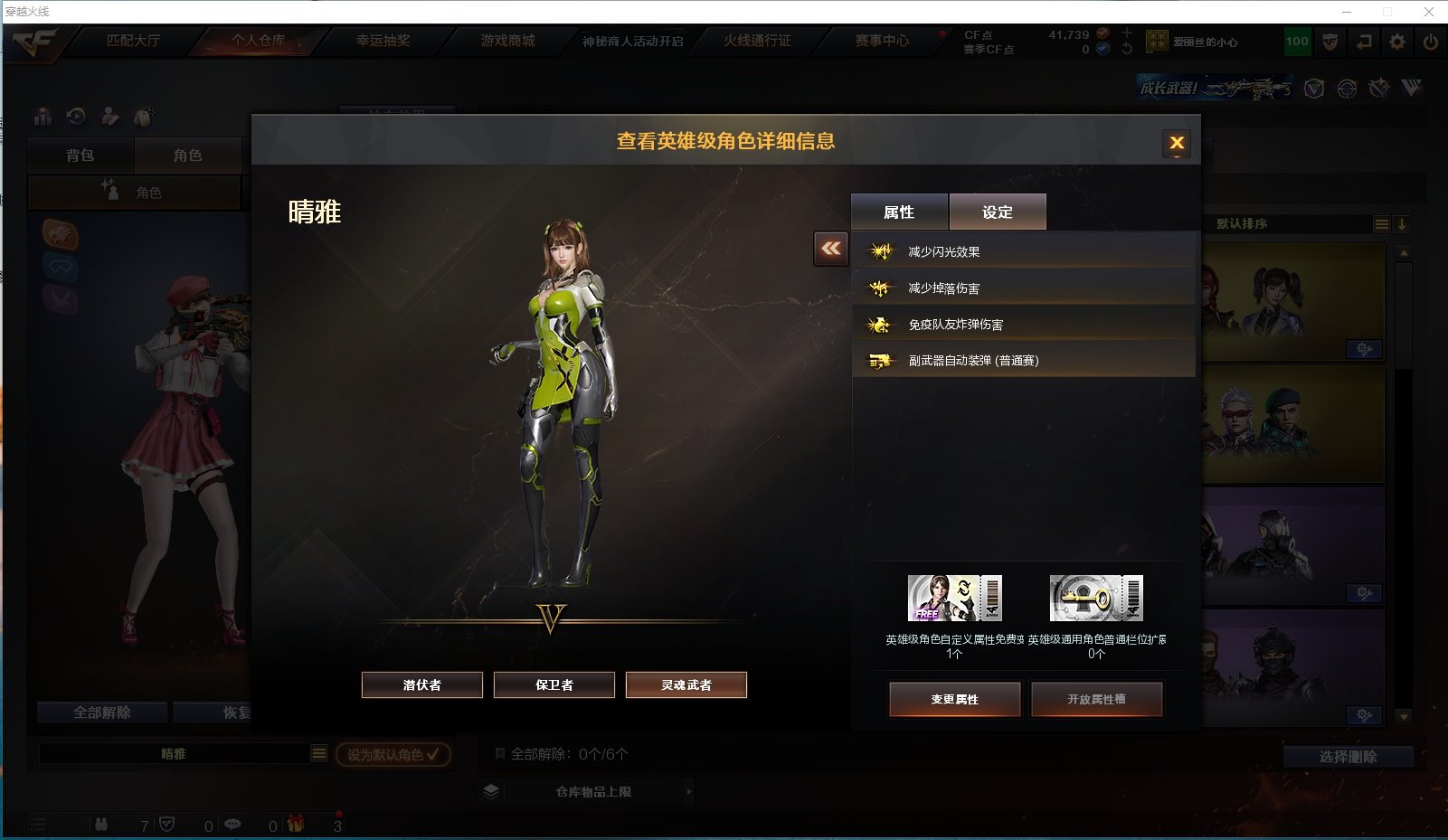
Task: Open the 设定 tab
Action: pos(998,212)
